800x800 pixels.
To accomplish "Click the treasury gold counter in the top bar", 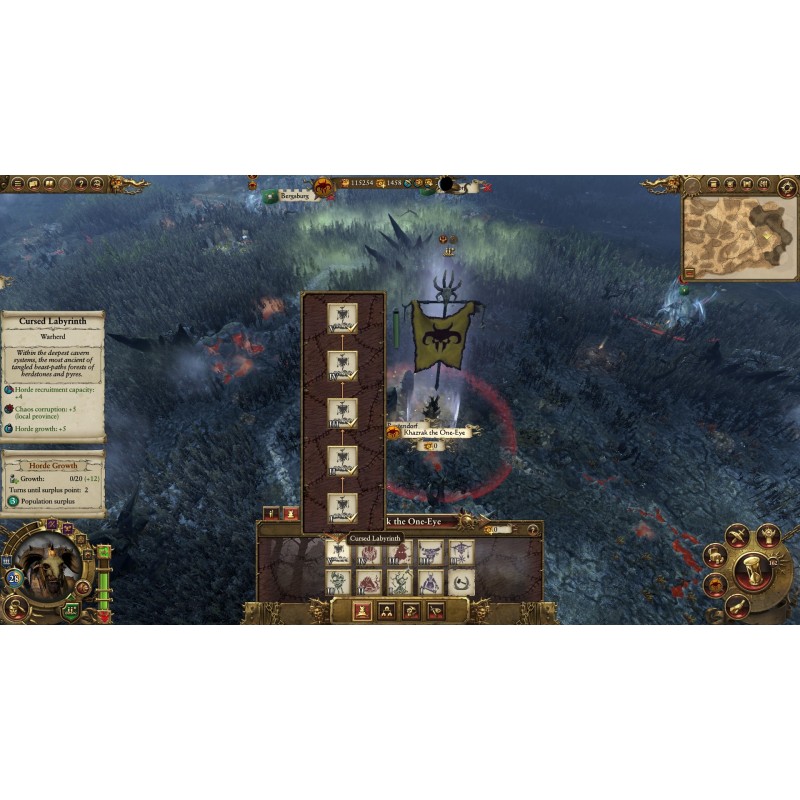I will tap(353, 184).
